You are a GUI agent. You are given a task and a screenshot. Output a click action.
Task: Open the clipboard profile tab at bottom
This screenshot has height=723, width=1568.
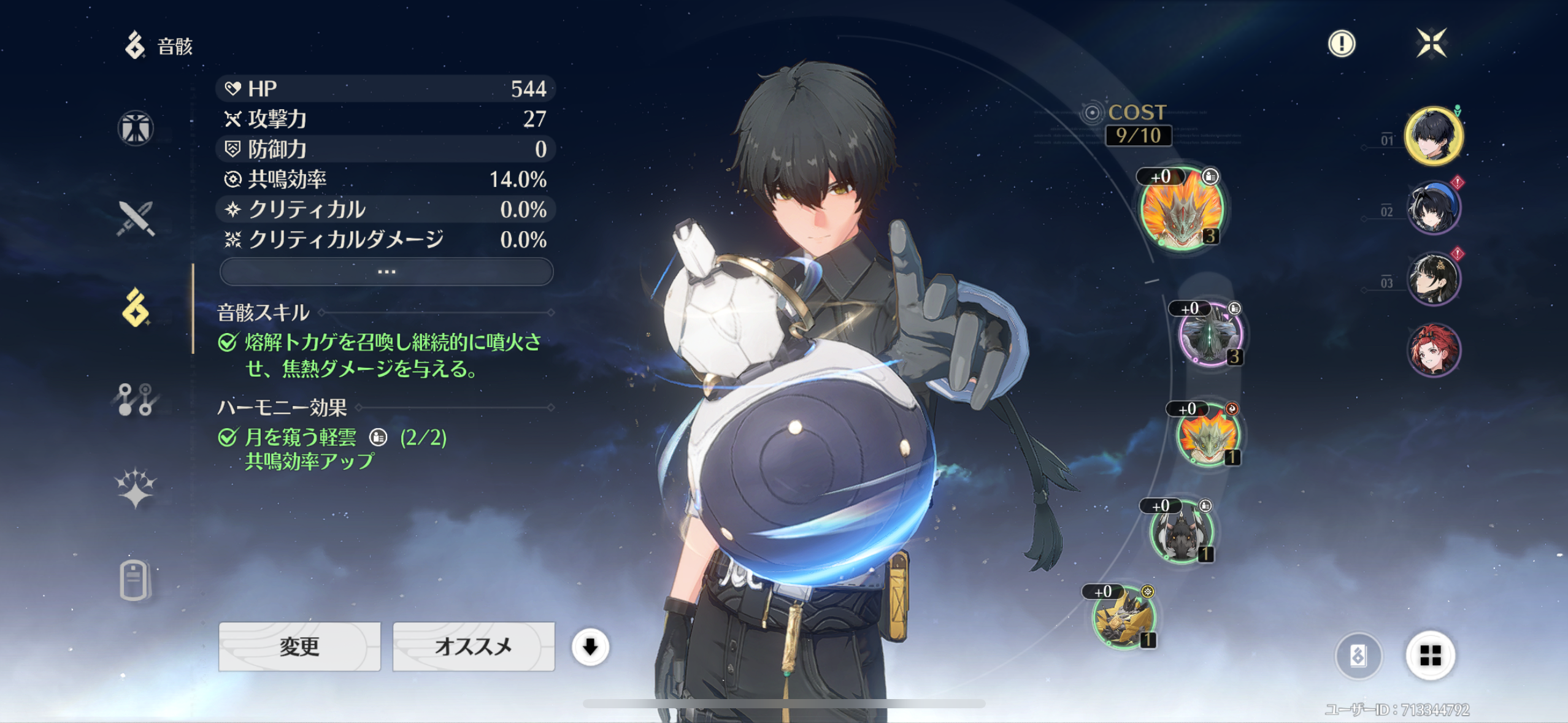pos(134,580)
